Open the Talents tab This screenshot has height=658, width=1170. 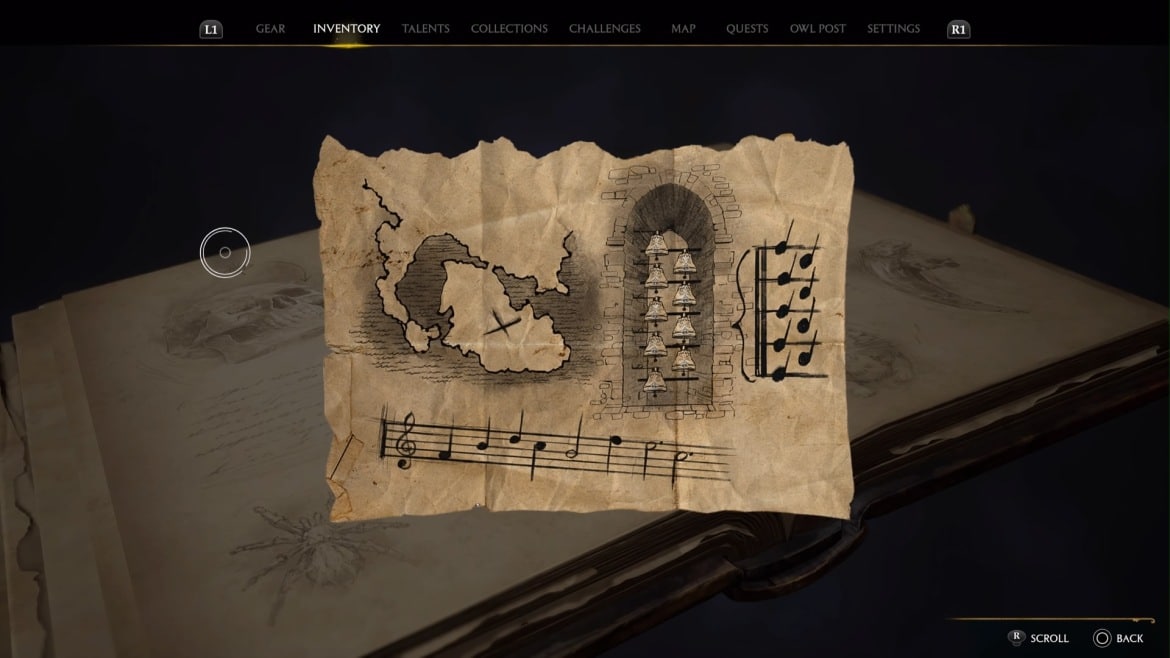tap(425, 29)
